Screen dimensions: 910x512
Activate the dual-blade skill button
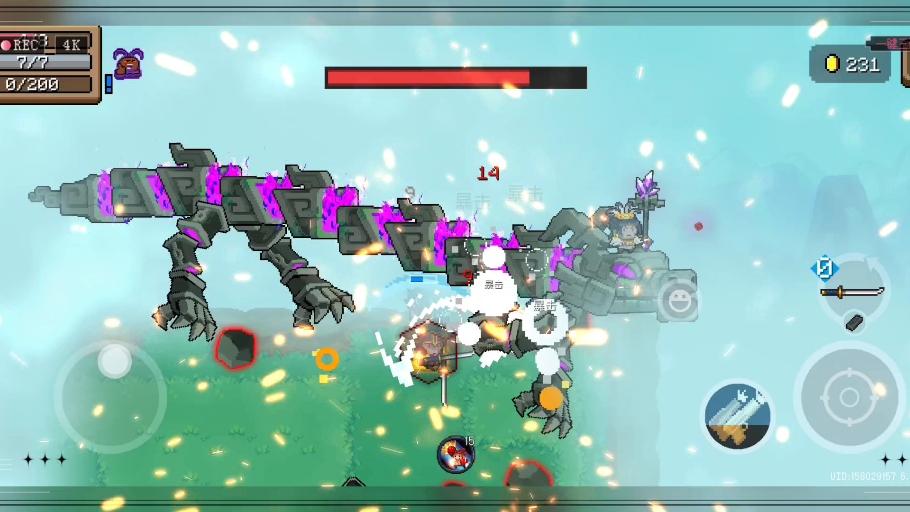pos(738,416)
